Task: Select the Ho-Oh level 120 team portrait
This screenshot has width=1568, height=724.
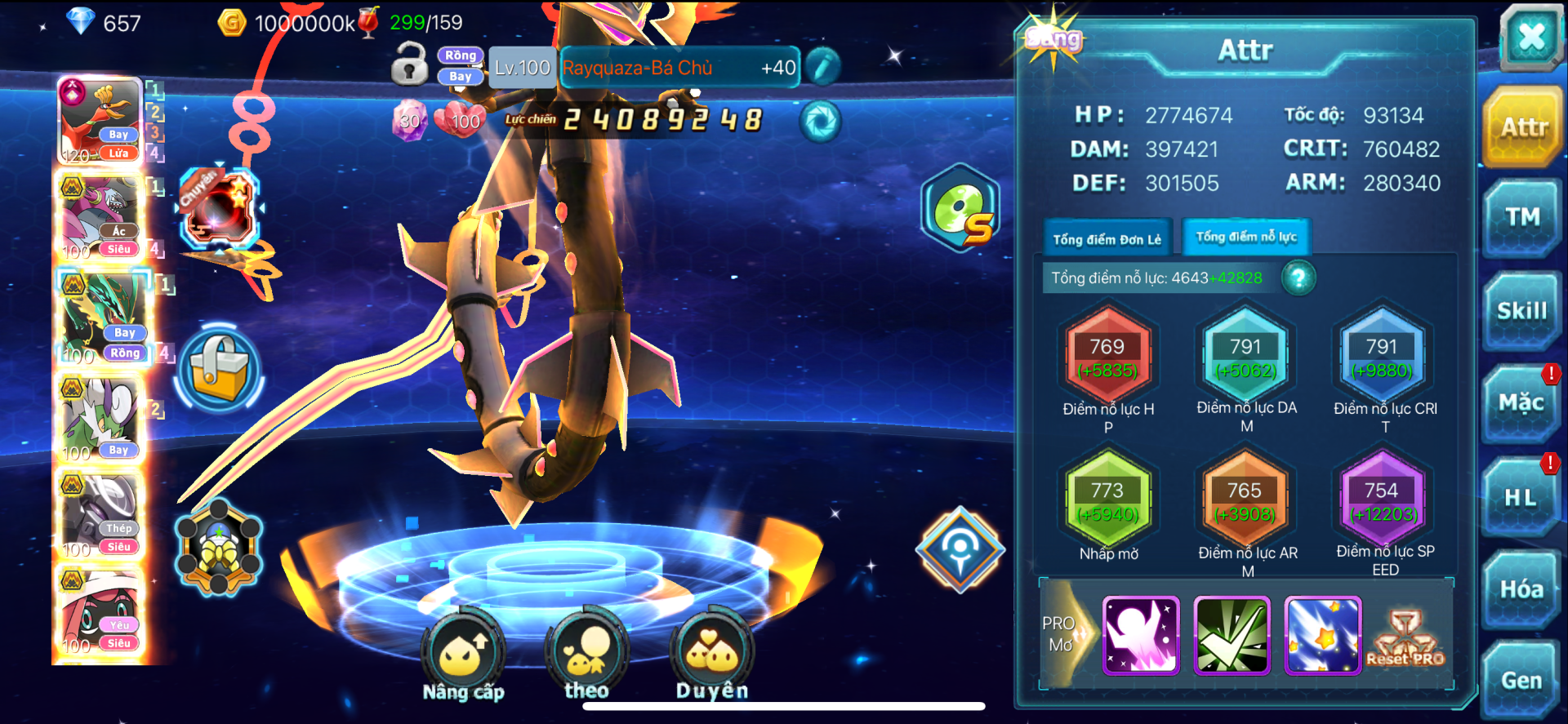Action: pyautogui.click(x=101, y=122)
